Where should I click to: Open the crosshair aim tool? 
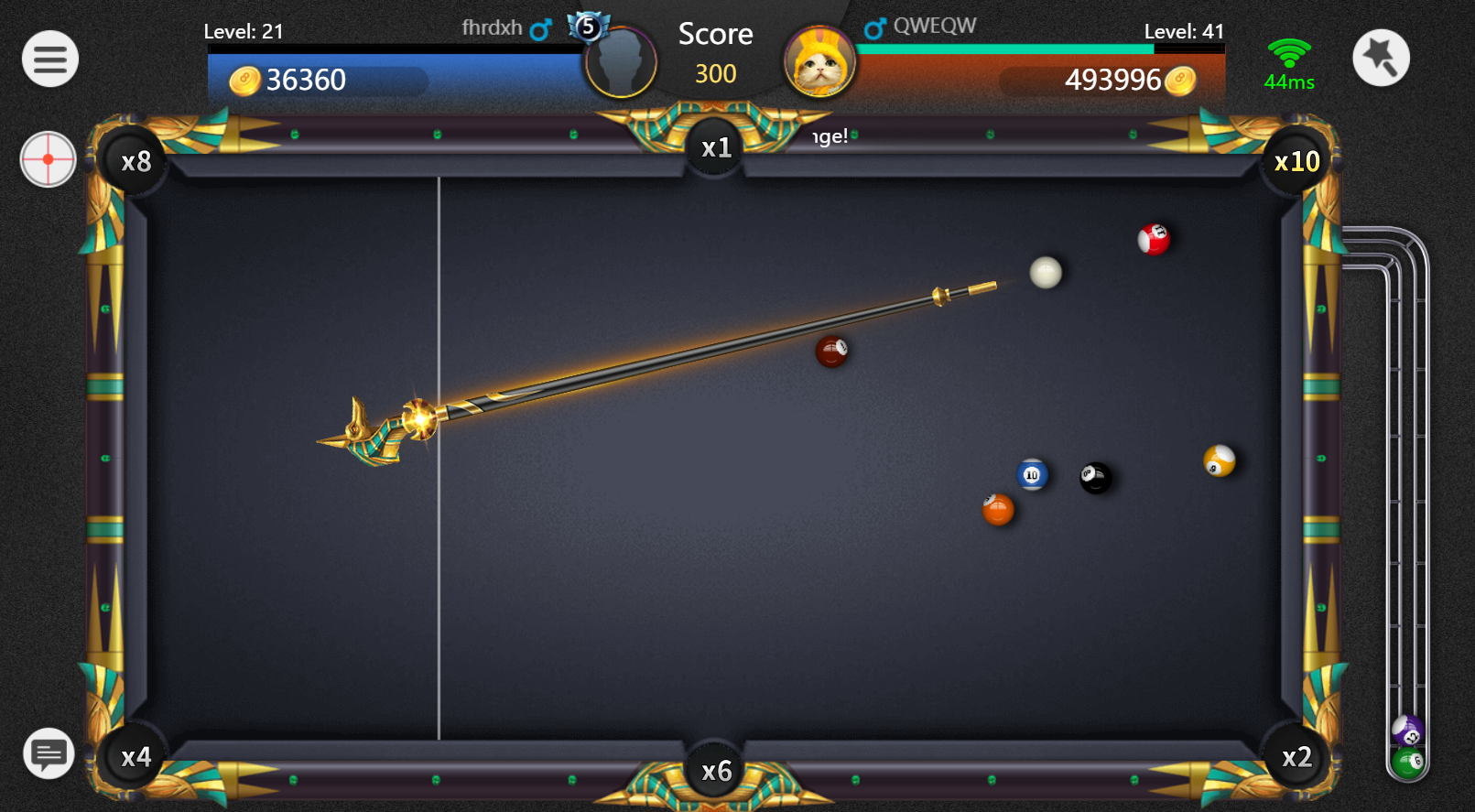(x=48, y=159)
